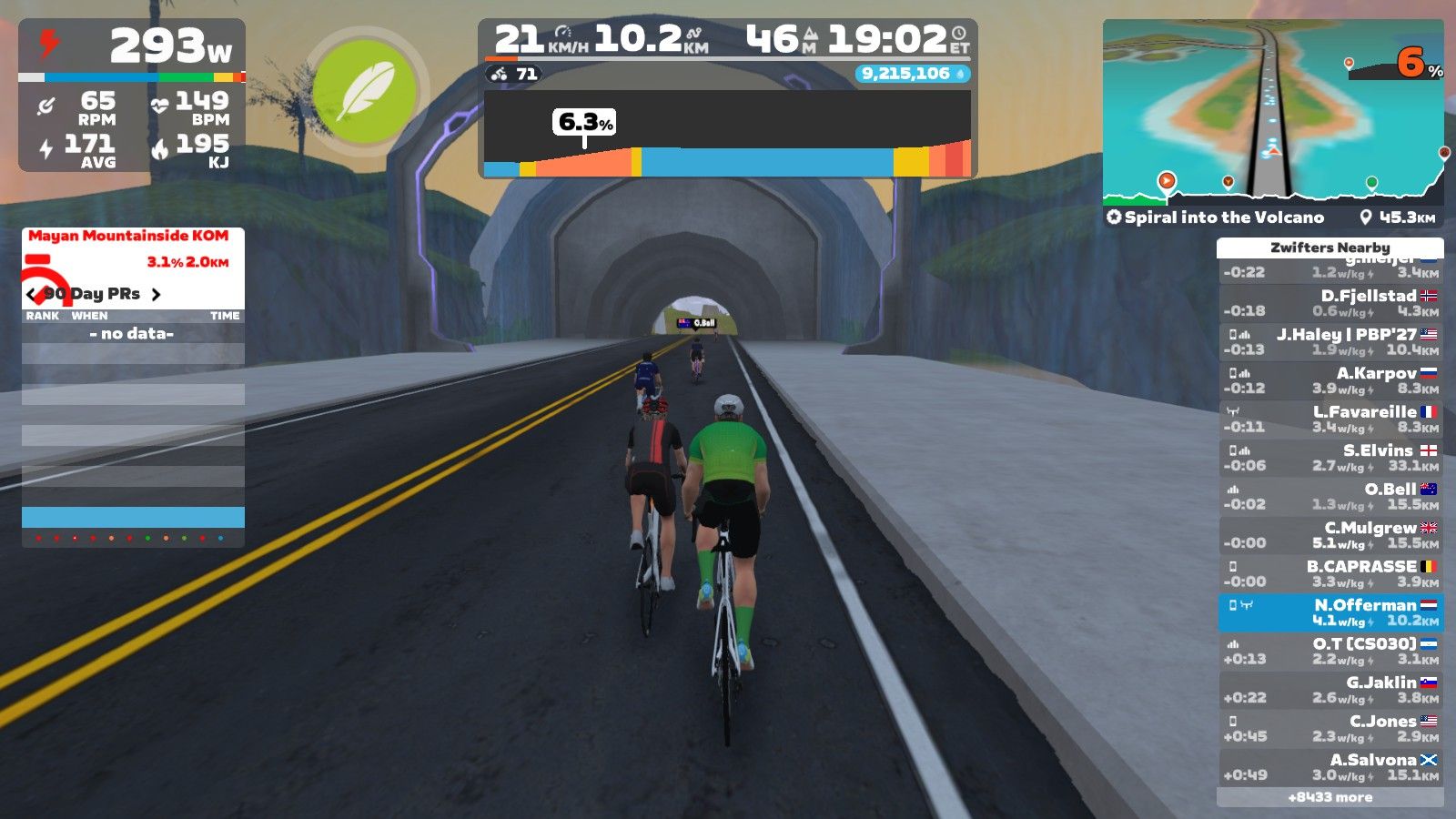The image size is (1456, 819).
Task: Choose A.Karpov from Zwifters Nearby
Action: click(x=1330, y=380)
